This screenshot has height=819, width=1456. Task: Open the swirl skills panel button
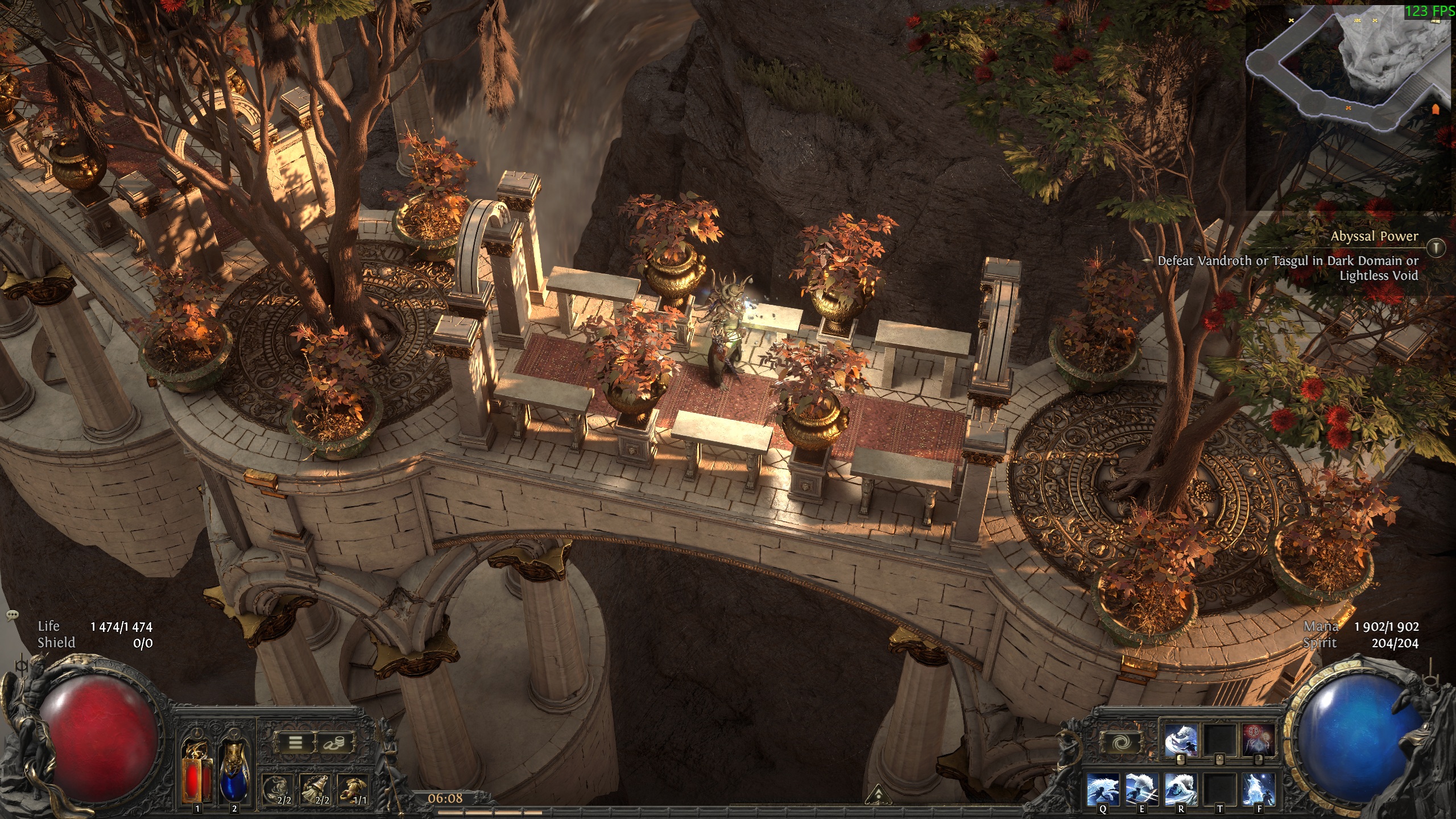(1121, 742)
